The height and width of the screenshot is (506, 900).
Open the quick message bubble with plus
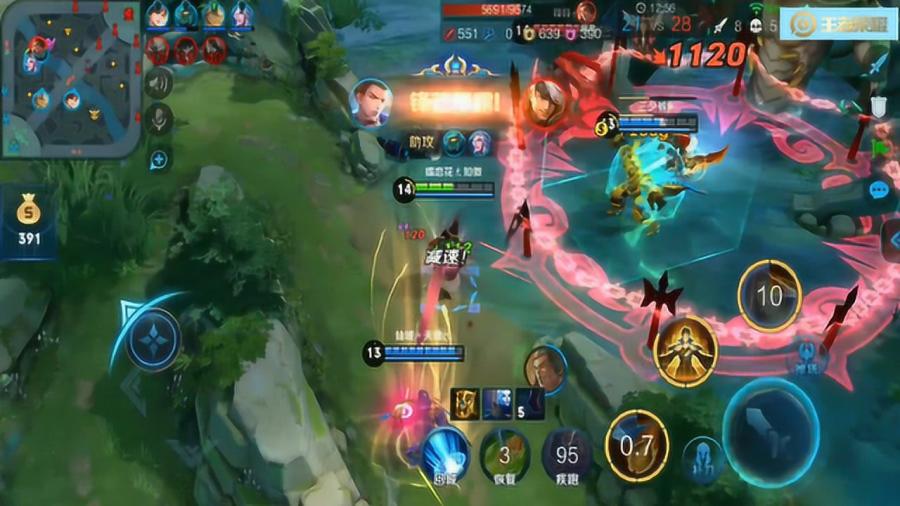[x=158, y=158]
